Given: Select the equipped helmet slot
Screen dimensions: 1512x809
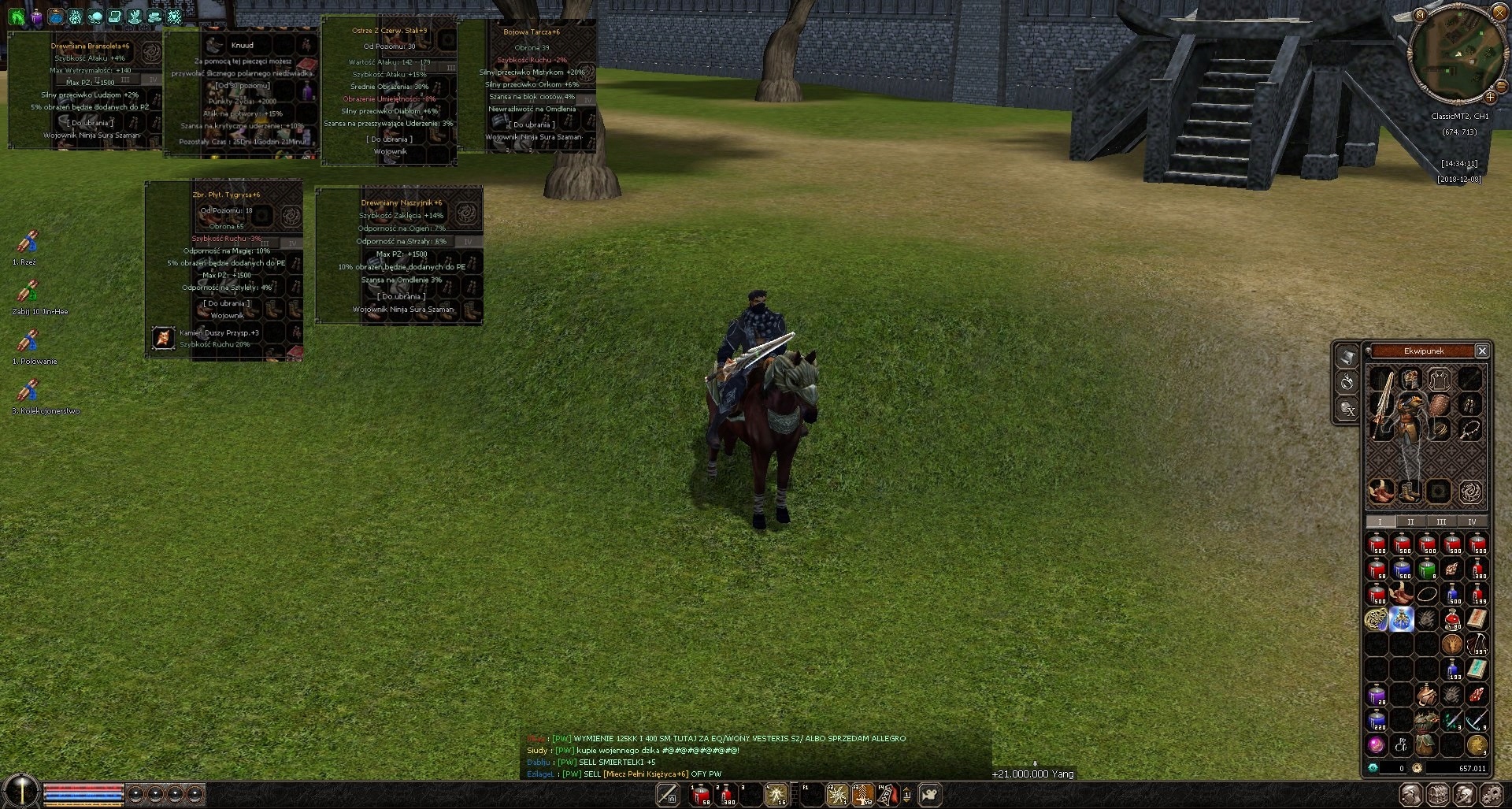Looking at the screenshot, I should click(x=1410, y=380).
